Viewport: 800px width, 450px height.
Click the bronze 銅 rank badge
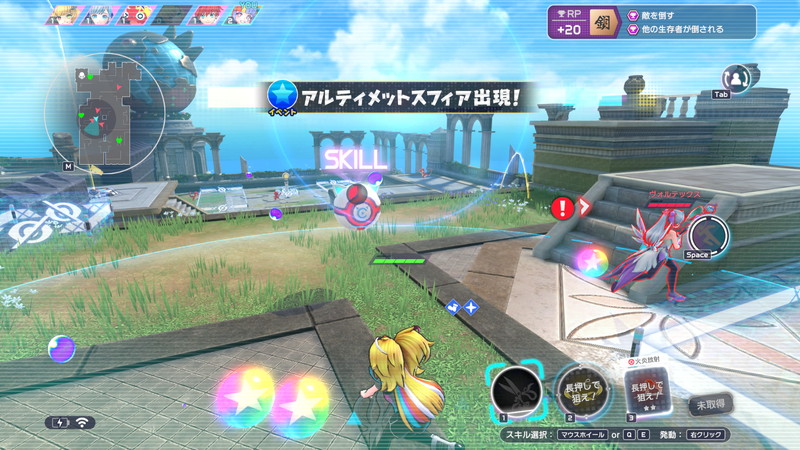[x=604, y=22]
